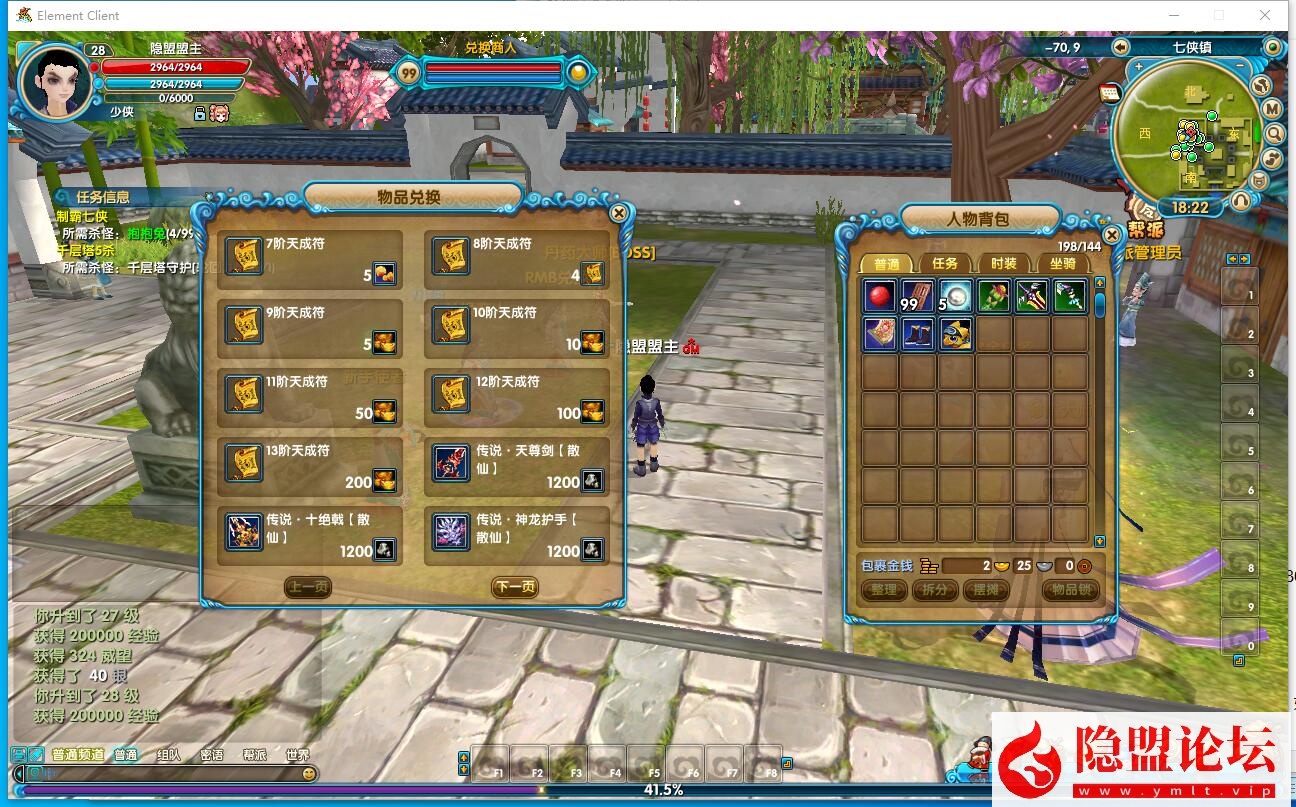Close the 物品兑换 exchange window

pyautogui.click(x=619, y=213)
